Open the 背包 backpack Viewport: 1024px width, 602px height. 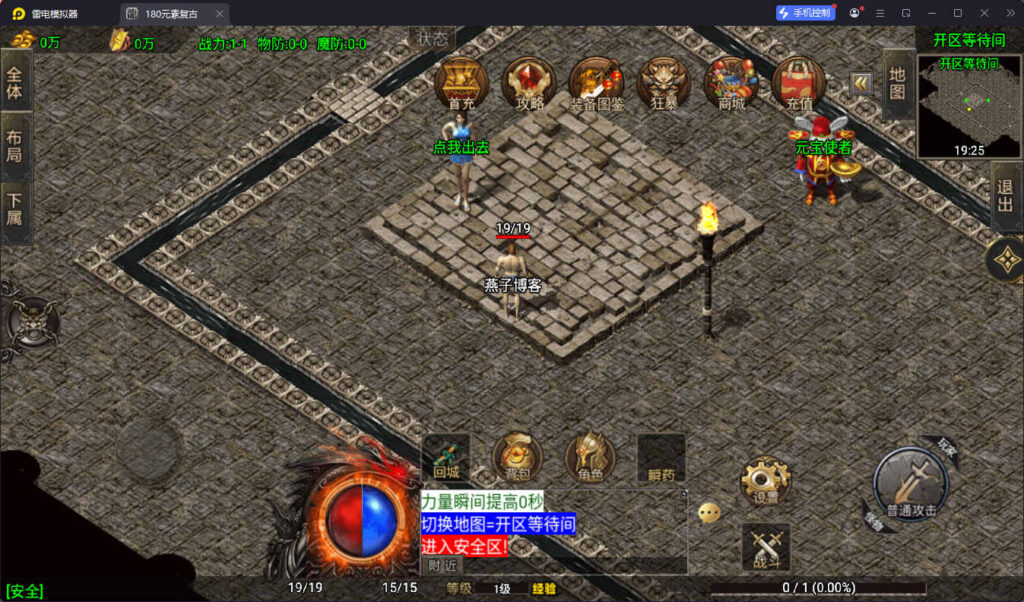(x=517, y=457)
